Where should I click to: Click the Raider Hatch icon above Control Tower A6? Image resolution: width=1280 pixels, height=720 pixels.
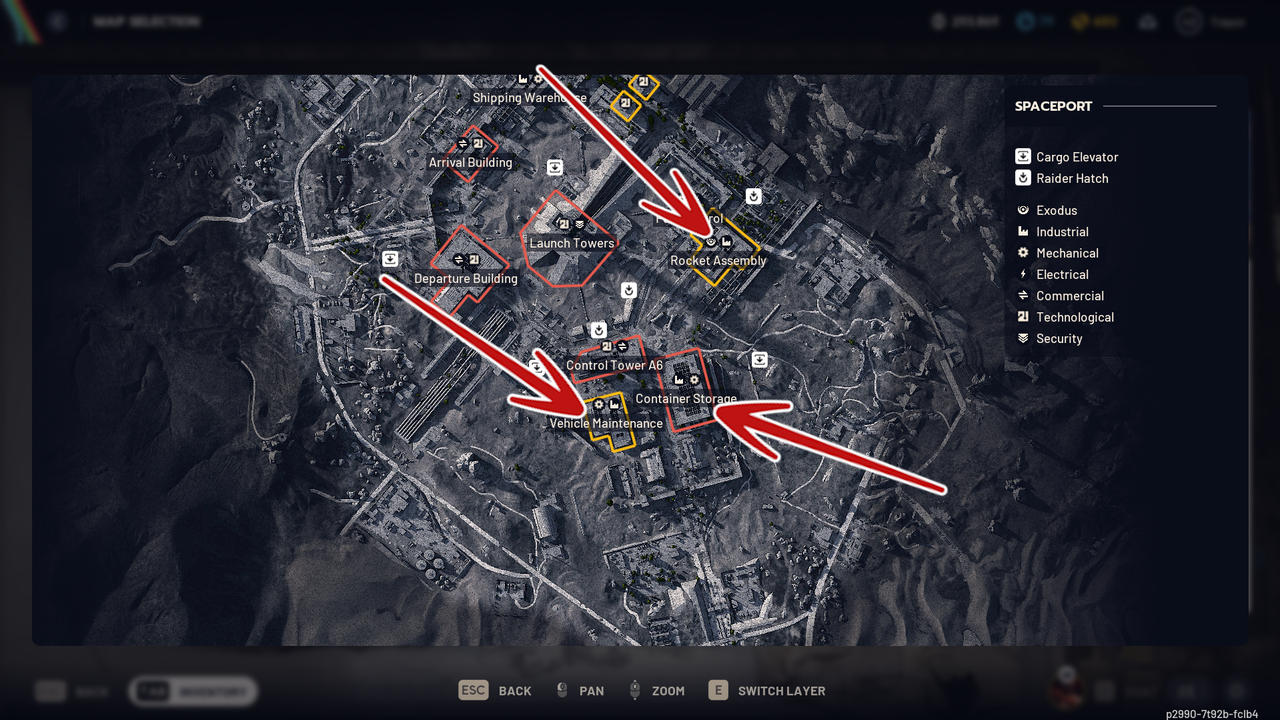point(599,331)
